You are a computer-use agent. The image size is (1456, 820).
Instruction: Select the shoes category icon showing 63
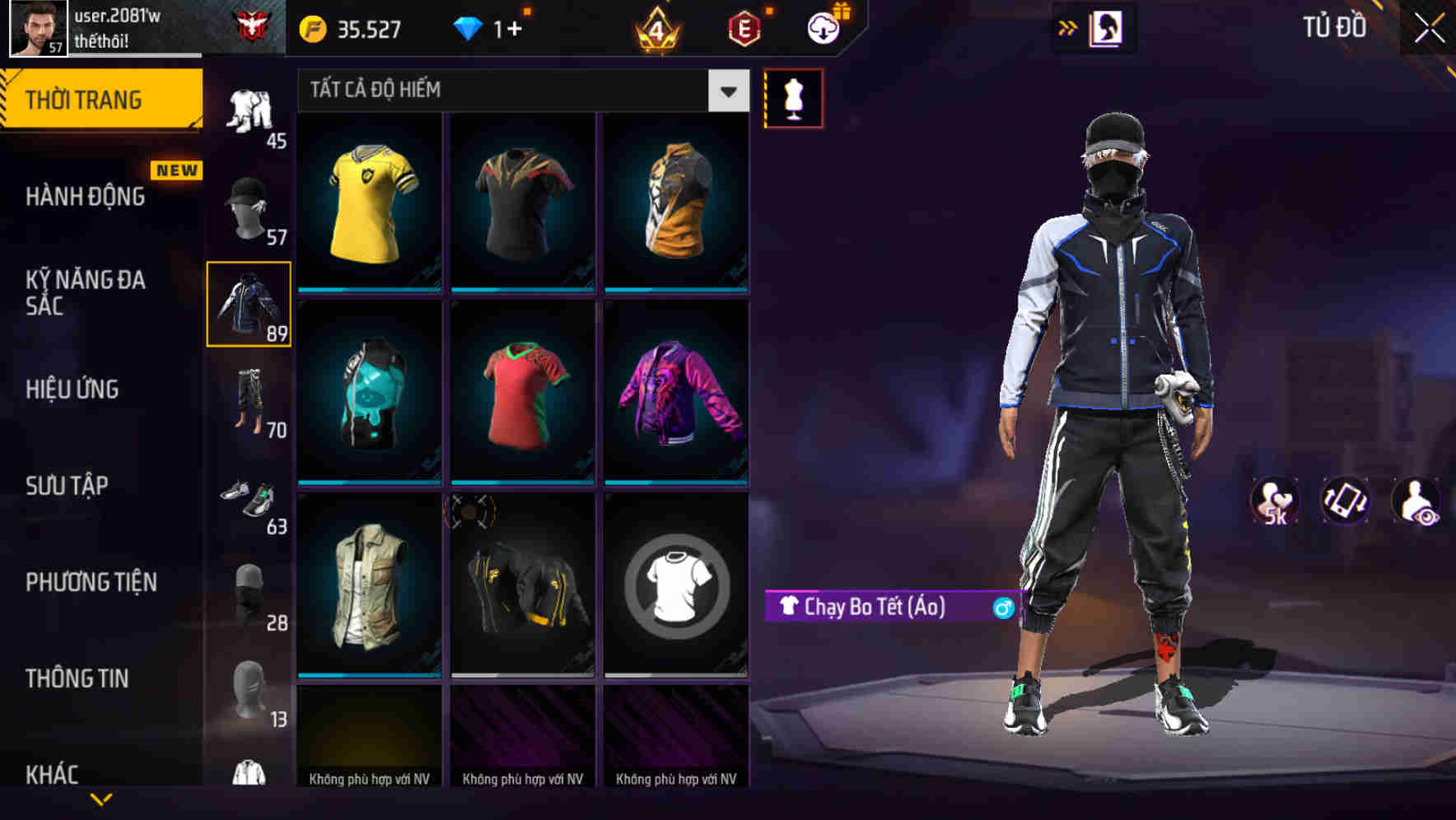[250, 498]
